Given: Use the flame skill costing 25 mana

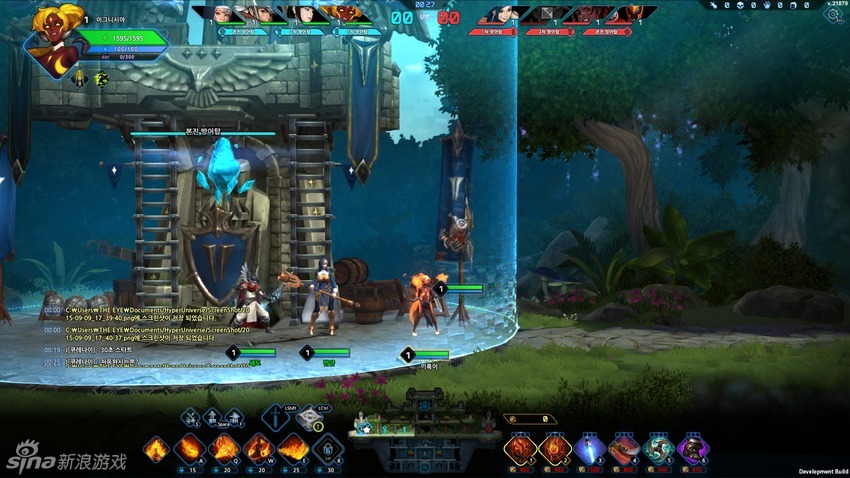Looking at the screenshot, I should point(292,449).
